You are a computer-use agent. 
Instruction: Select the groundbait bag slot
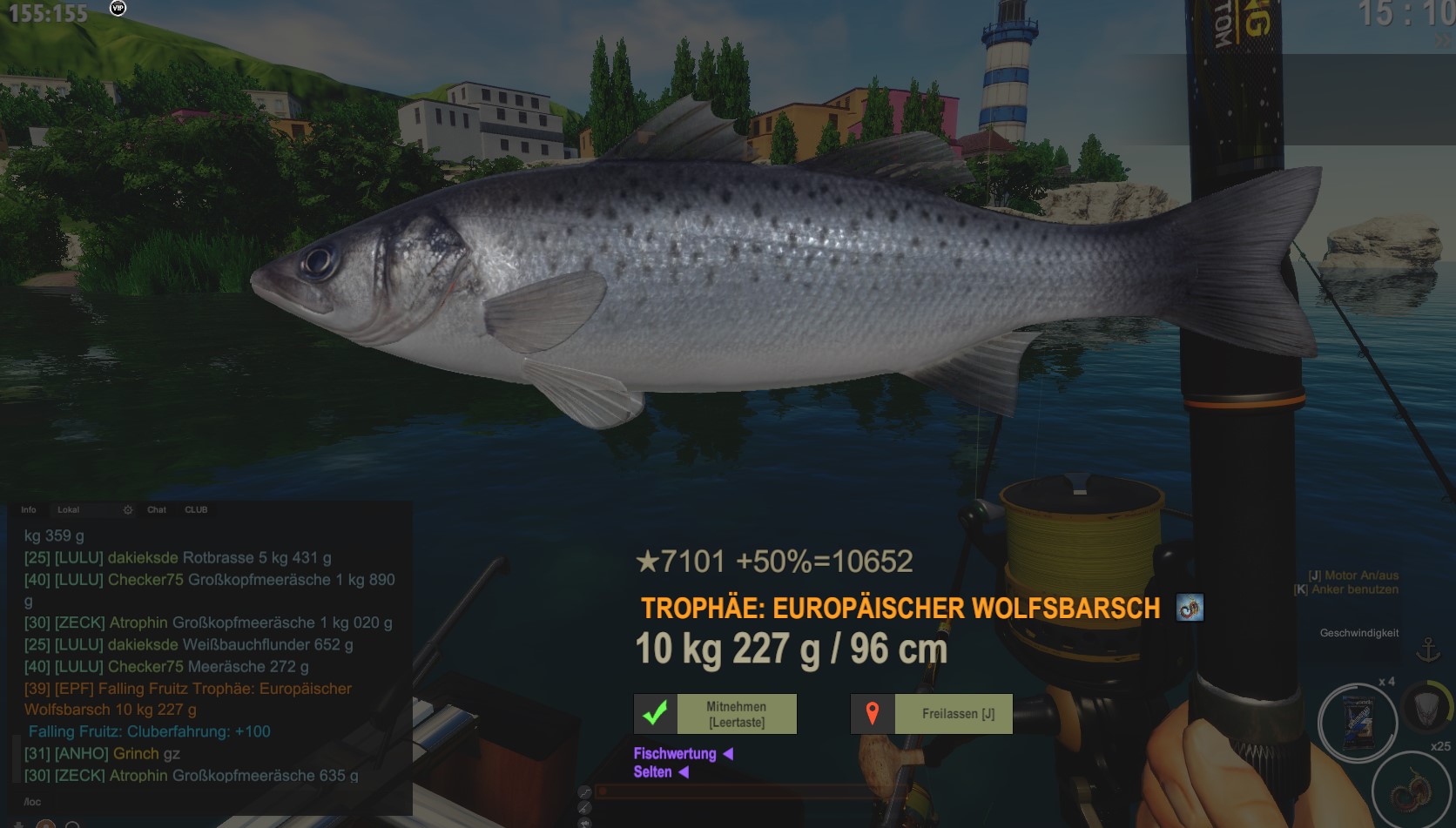click(1358, 722)
